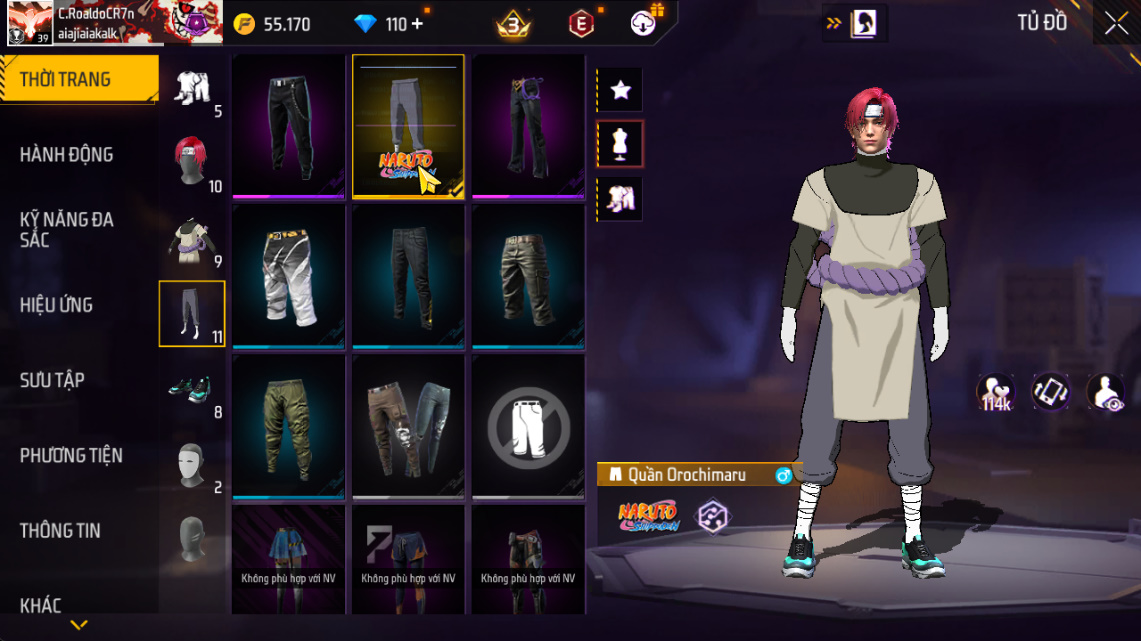Choose the shoes category with teal sneakers
This screenshot has height=641, width=1141.
(x=190, y=390)
